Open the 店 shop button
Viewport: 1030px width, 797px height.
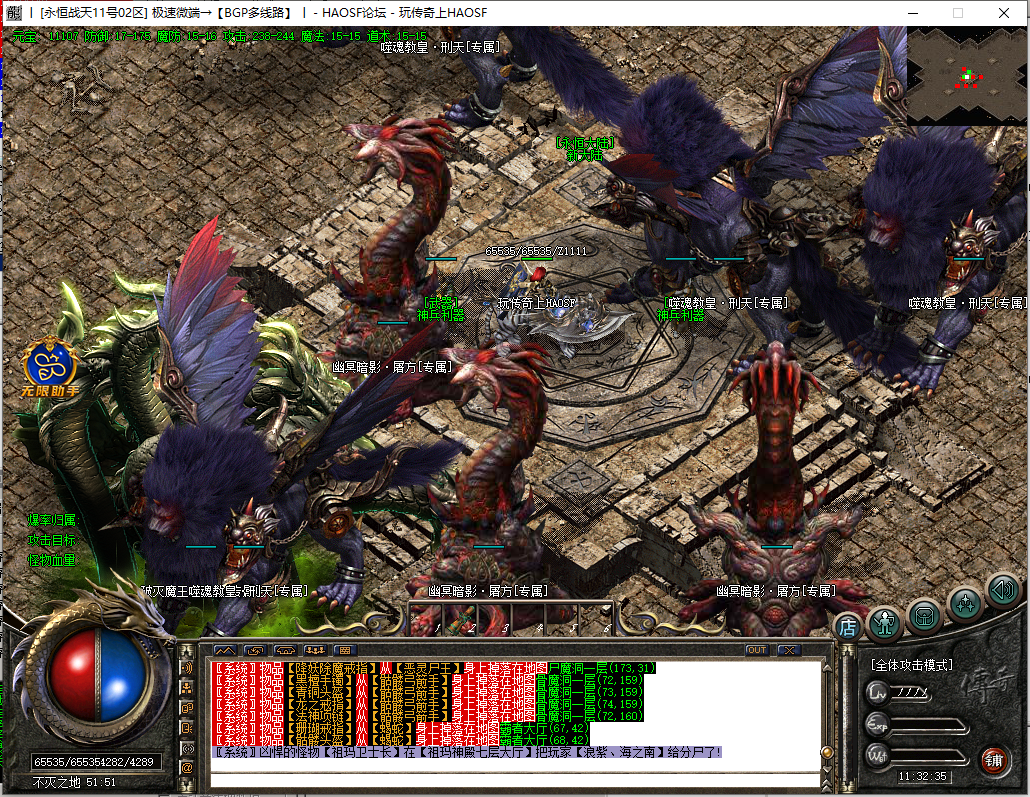848,627
